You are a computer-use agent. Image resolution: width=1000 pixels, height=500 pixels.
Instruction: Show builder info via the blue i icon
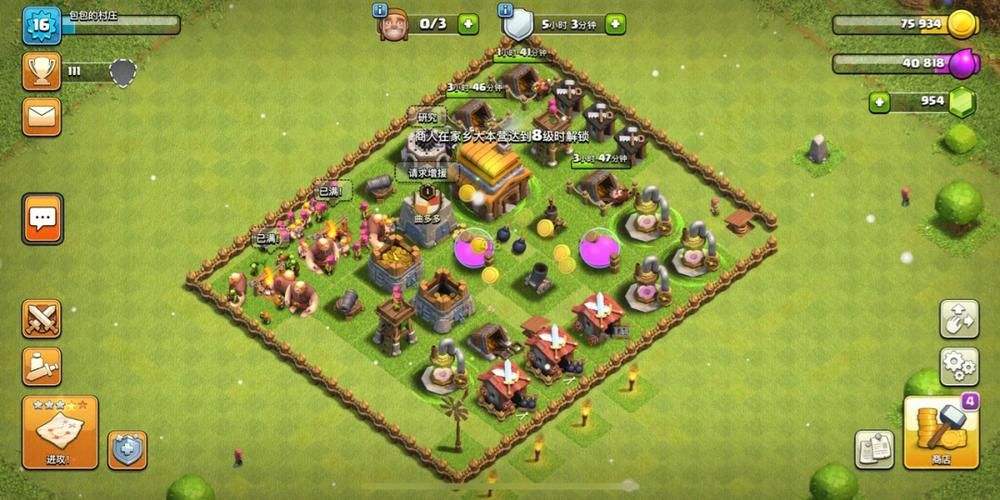pos(380,10)
